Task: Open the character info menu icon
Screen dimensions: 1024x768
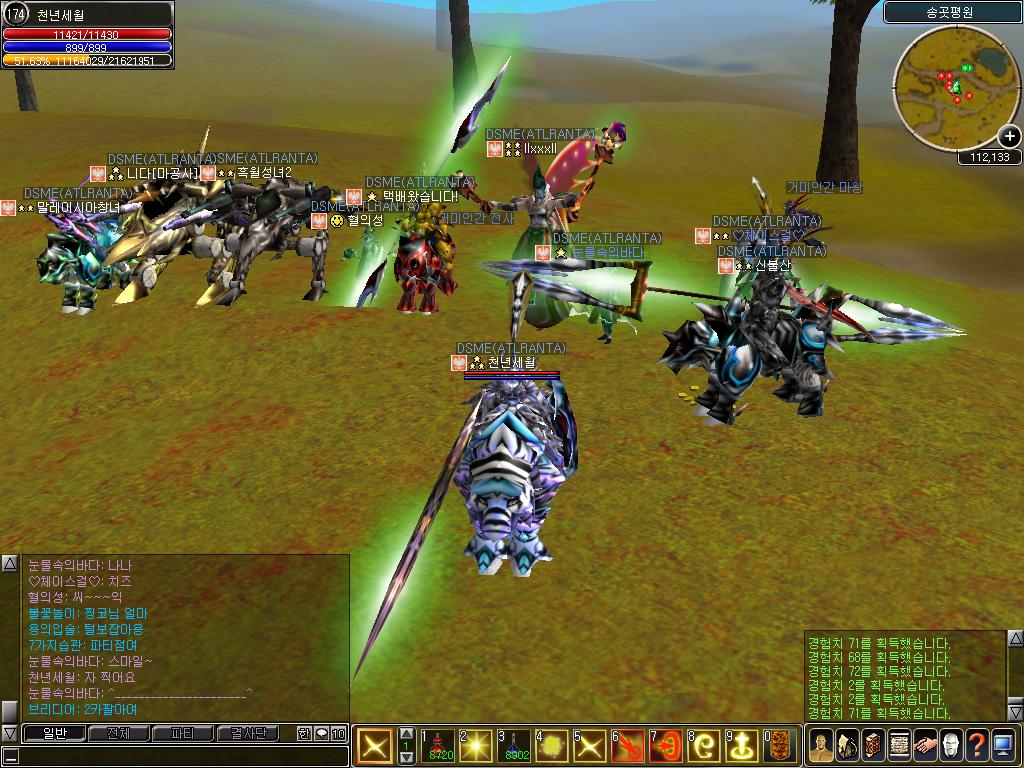Action: tap(821, 746)
